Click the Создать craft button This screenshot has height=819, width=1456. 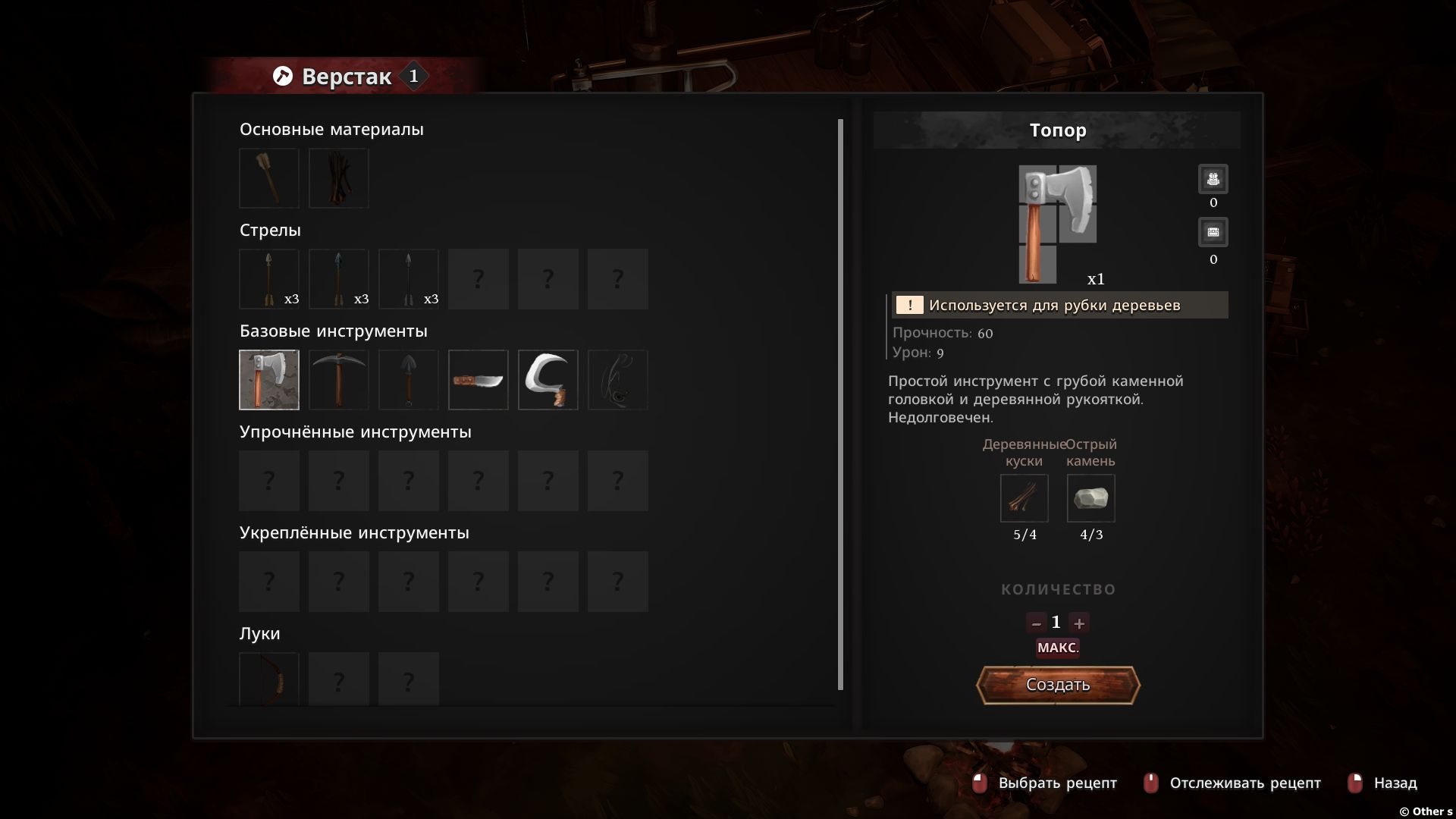tap(1058, 685)
